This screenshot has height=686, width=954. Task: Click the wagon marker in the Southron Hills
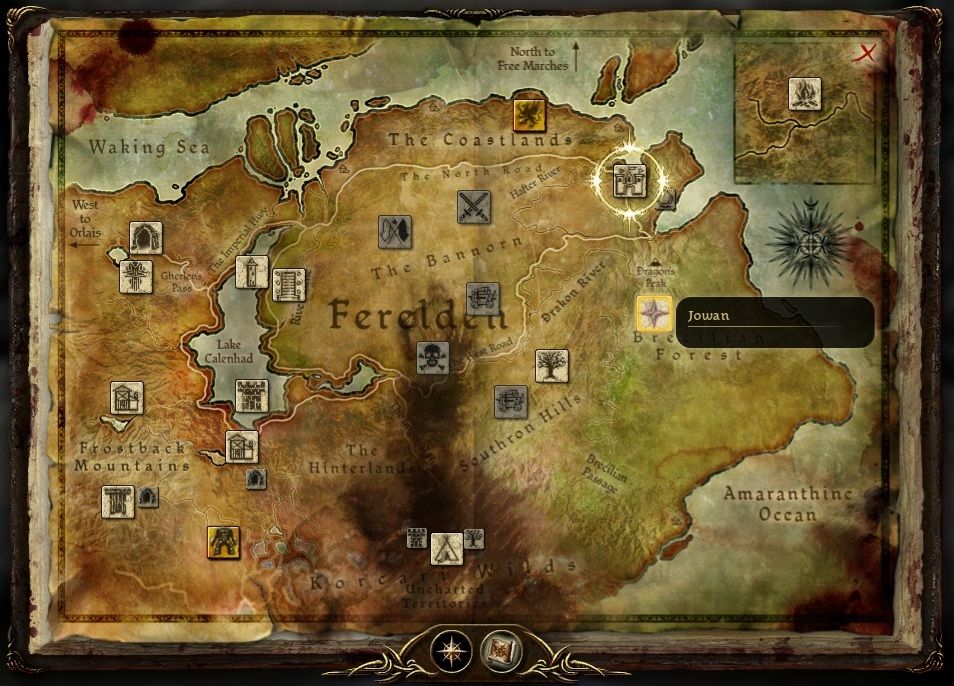click(510, 401)
